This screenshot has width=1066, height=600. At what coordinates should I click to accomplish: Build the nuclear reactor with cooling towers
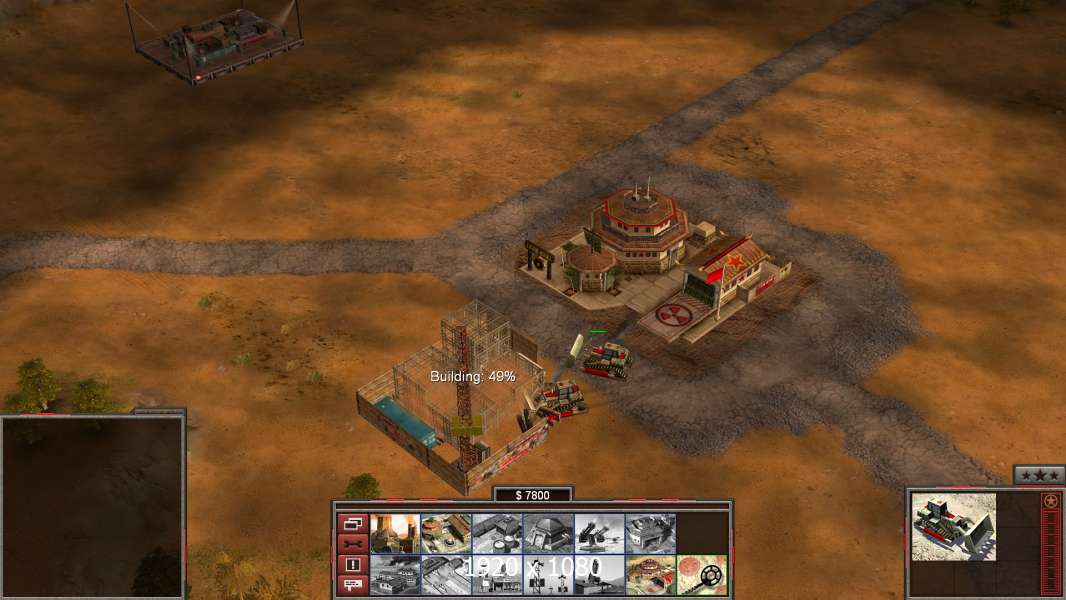click(395, 534)
